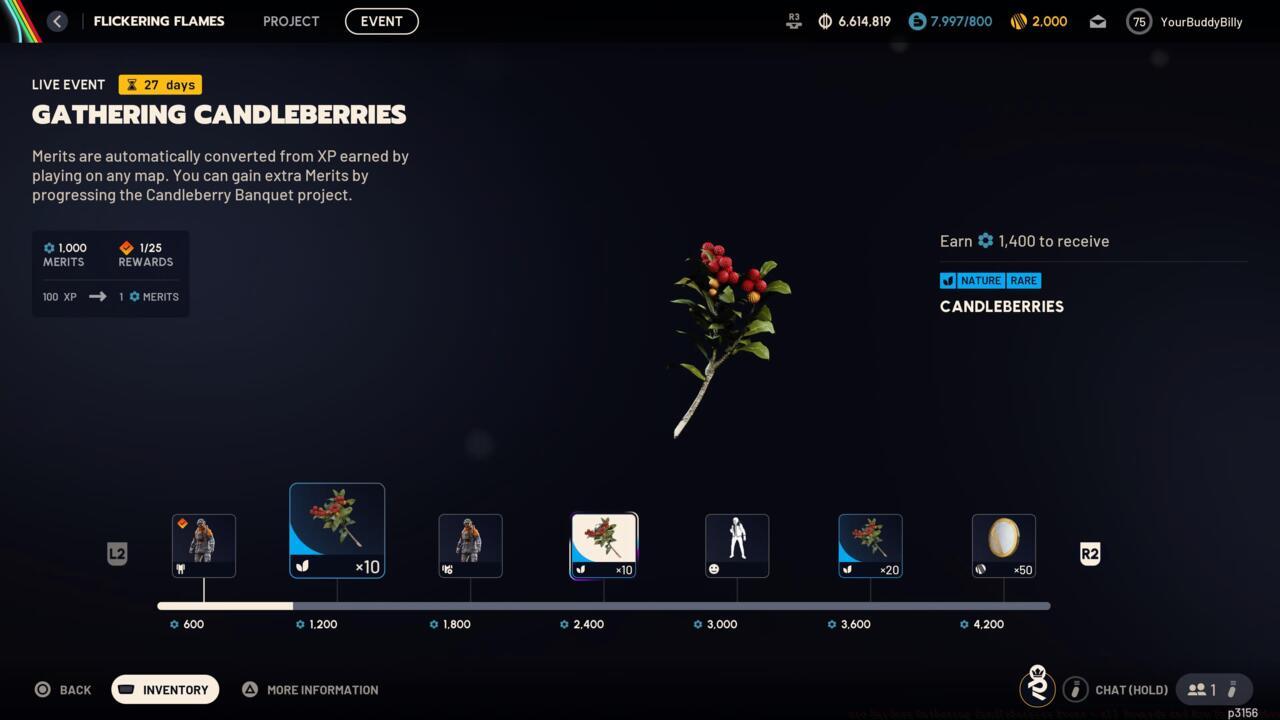Open the INVENTORY menu

[x=165, y=689]
